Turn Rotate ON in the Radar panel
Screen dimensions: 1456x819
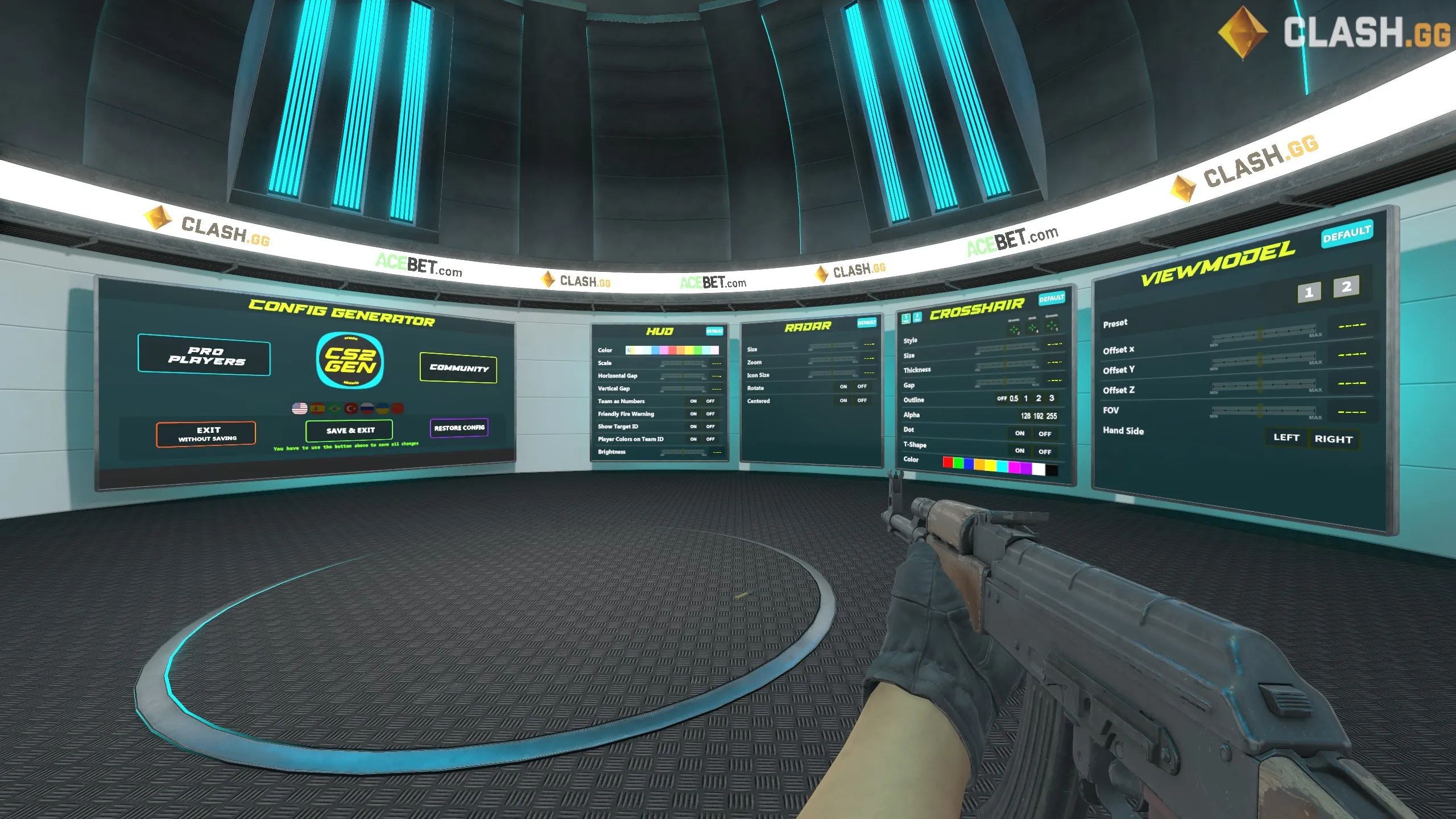pos(842,386)
